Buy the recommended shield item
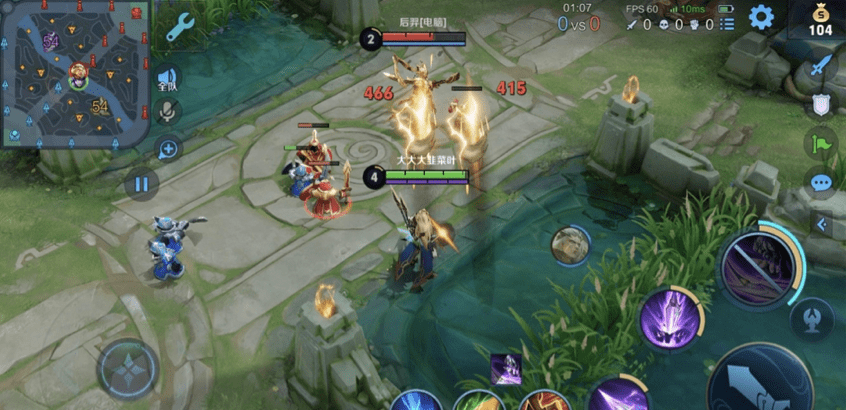Screen dimensions: 846x410 pyautogui.click(x=821, y=105)
